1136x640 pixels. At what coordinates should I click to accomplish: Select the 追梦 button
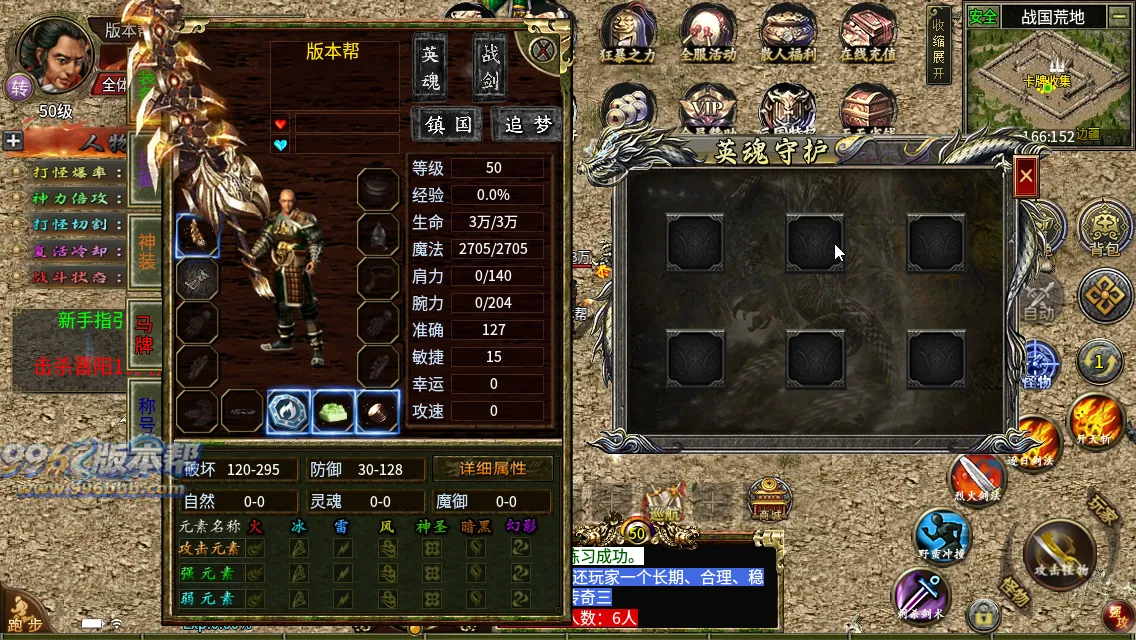[527, 125]
